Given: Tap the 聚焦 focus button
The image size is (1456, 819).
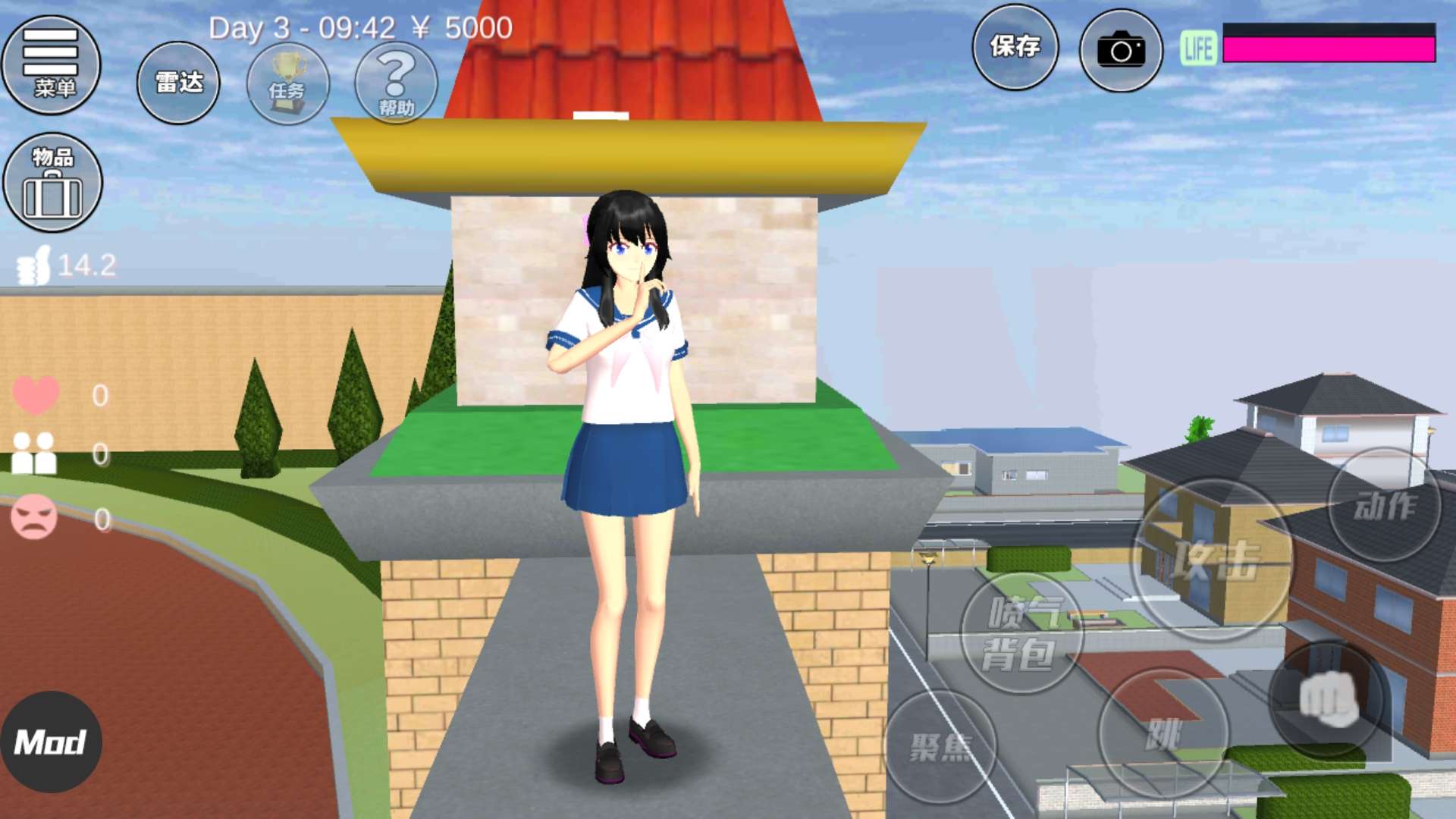Looking at the screenshot, I should (940, 746).
